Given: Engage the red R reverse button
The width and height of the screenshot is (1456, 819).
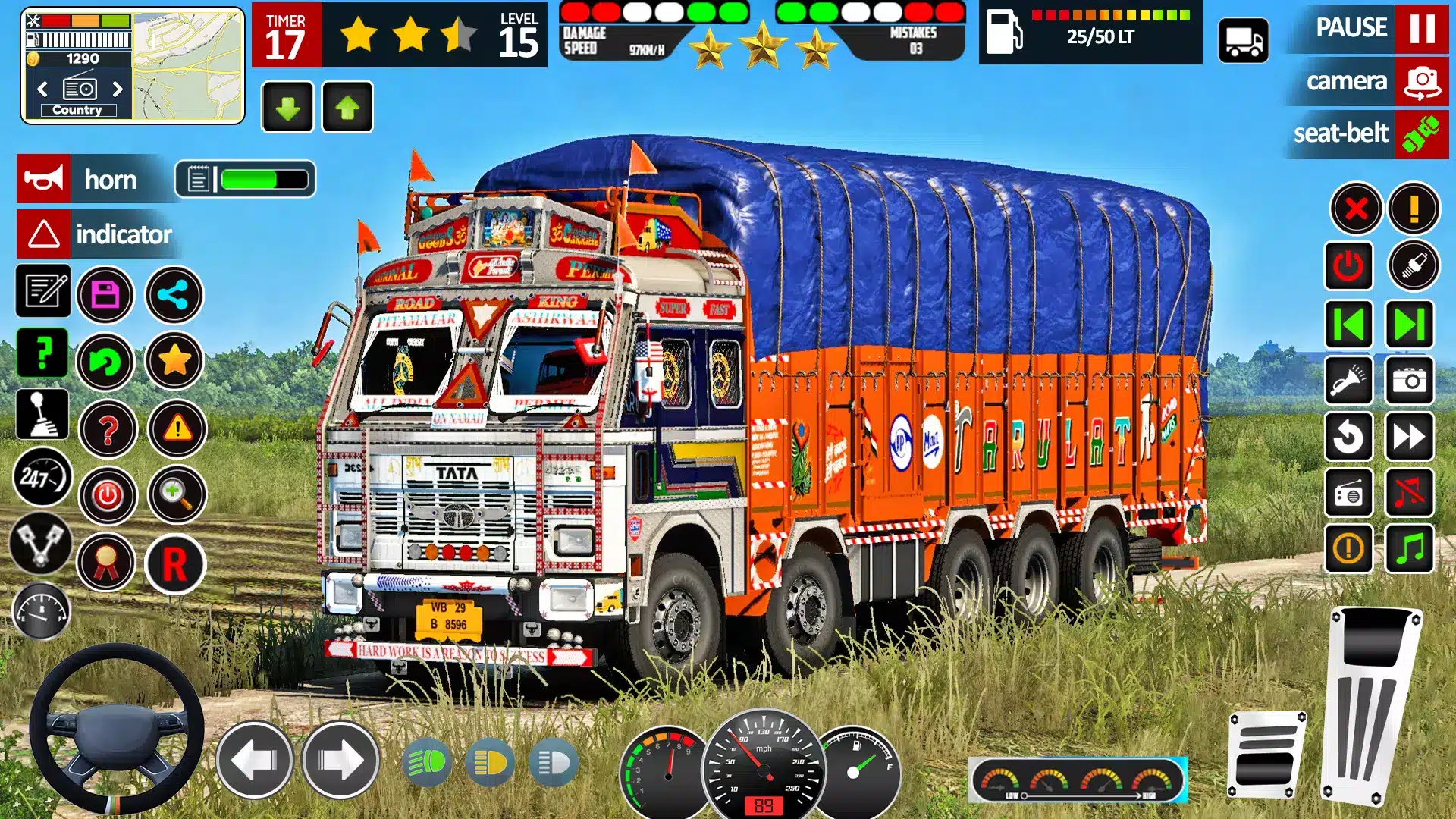Looking at the screenshot, I should pos(174,564).
